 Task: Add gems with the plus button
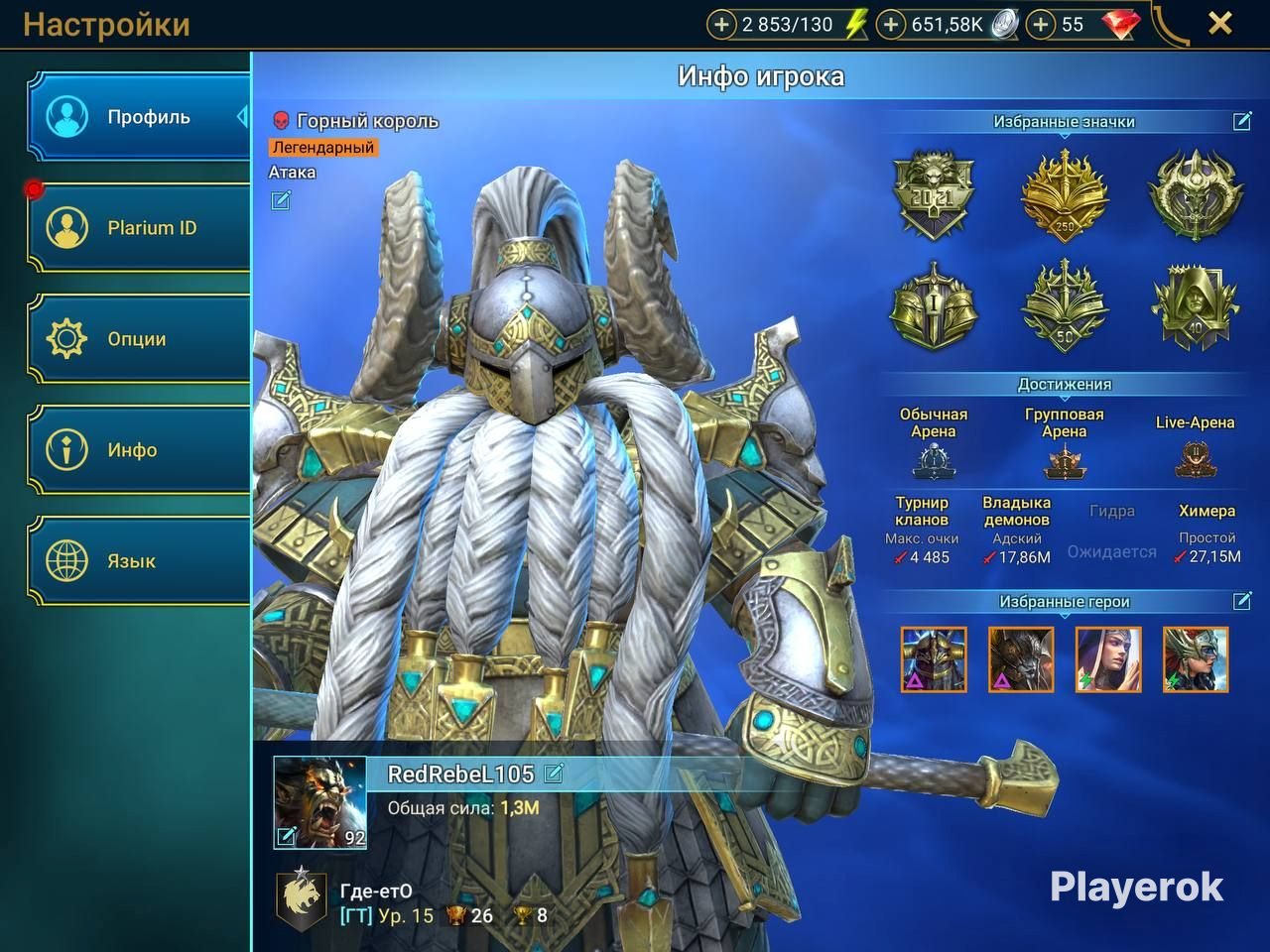(1040, 25)
